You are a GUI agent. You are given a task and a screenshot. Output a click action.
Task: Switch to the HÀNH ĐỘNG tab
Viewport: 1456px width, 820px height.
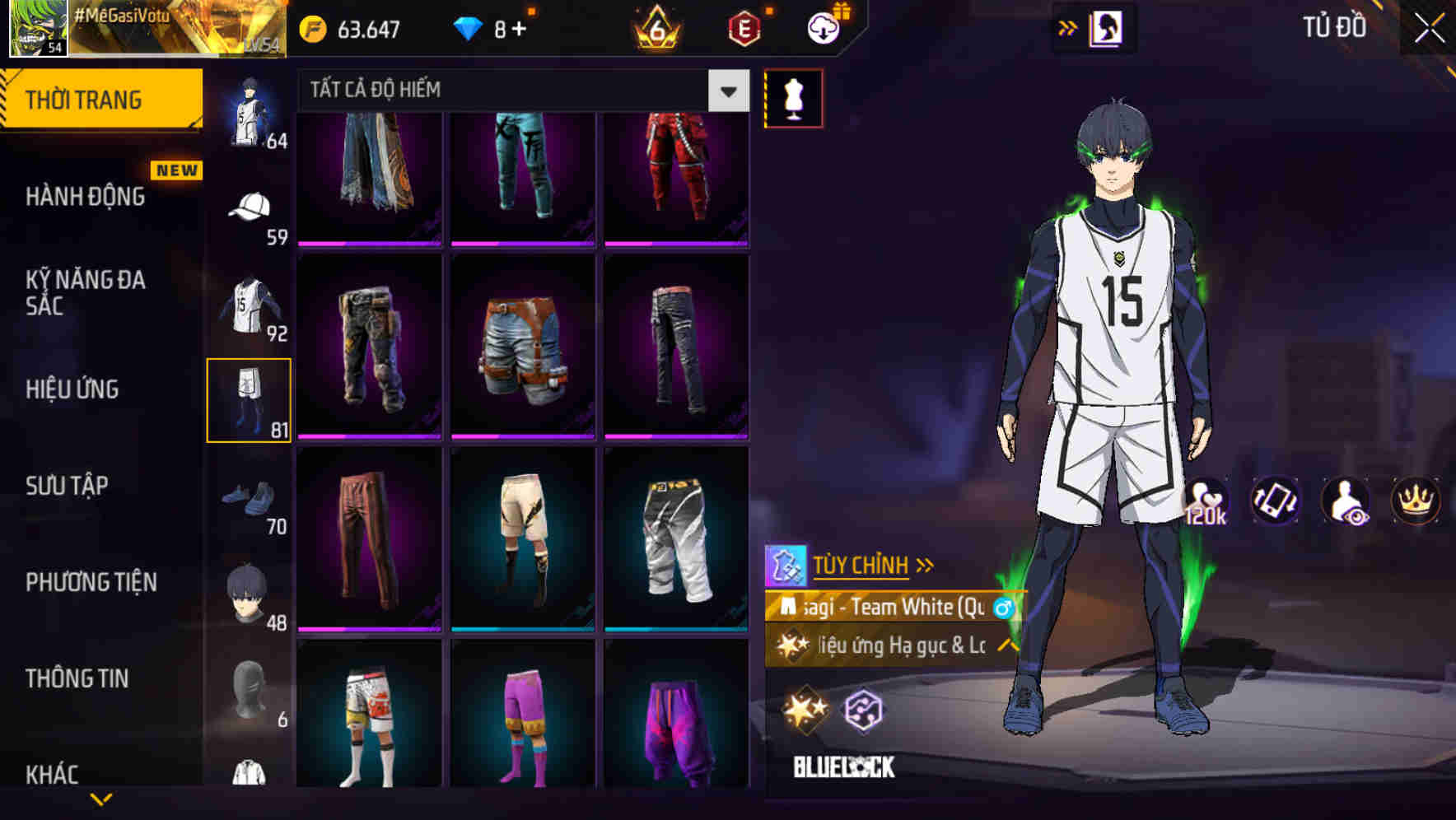coord(85,197)
